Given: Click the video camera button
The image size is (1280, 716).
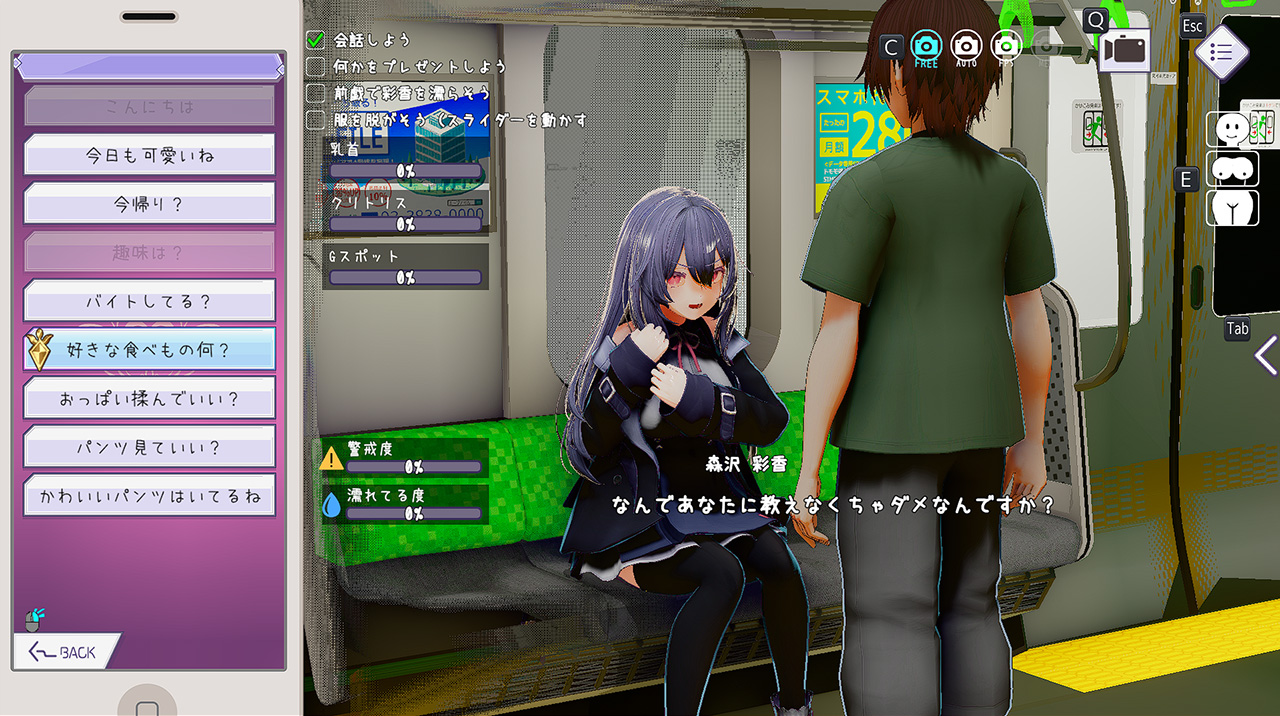Looking at the screenshot, I should point(1125,50).
